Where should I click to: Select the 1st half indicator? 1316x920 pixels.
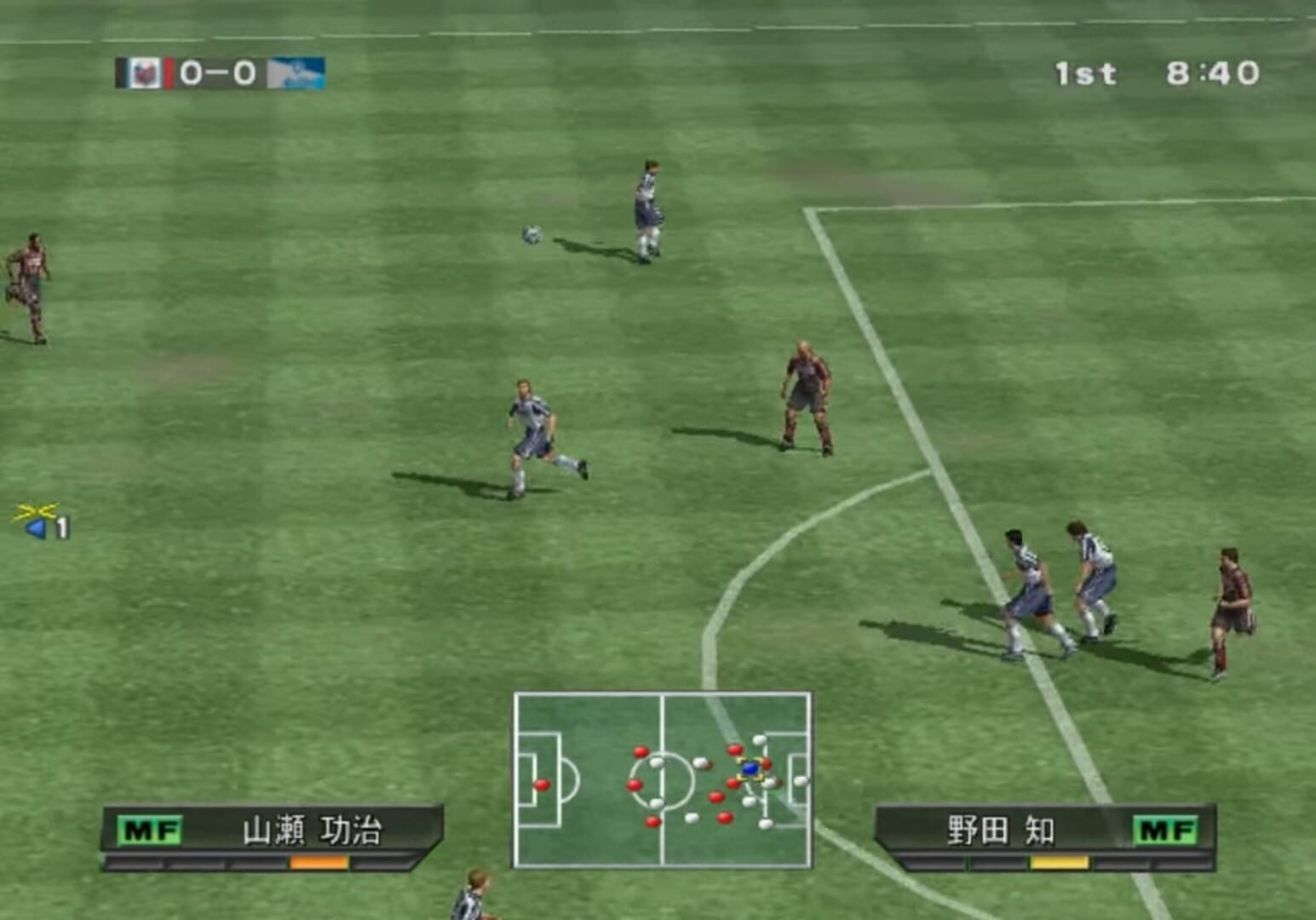pos(1087,72)
